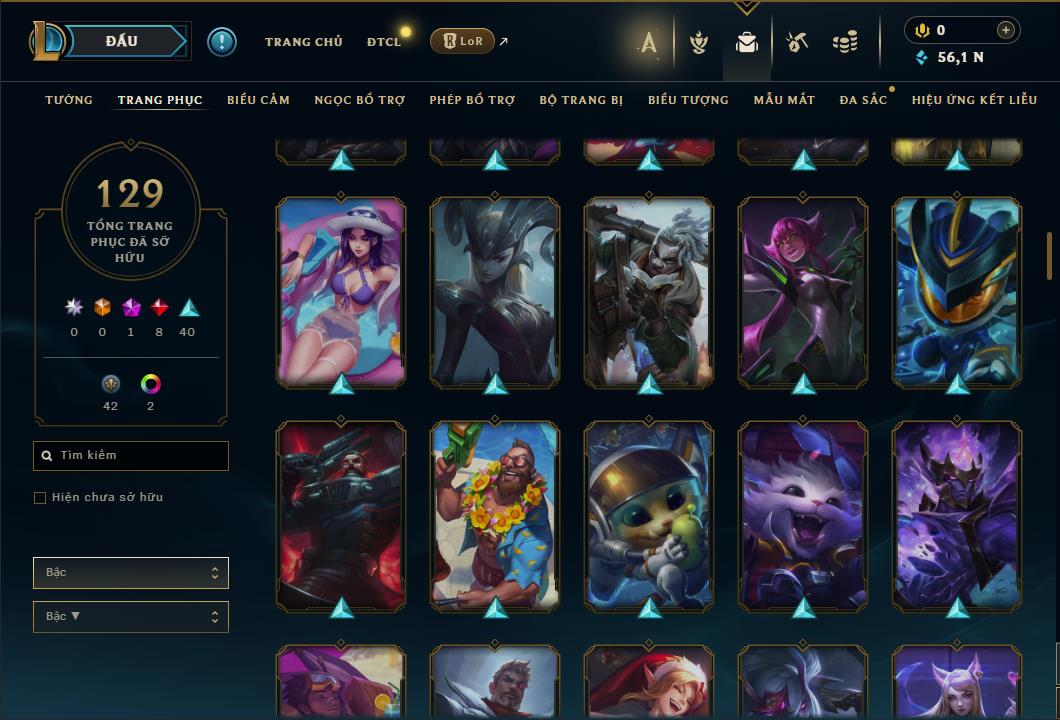Switch to the TƯỚNG tab
Viewport: 1060px width, 720px height.
pyautogui.click(x=69, y=100)
